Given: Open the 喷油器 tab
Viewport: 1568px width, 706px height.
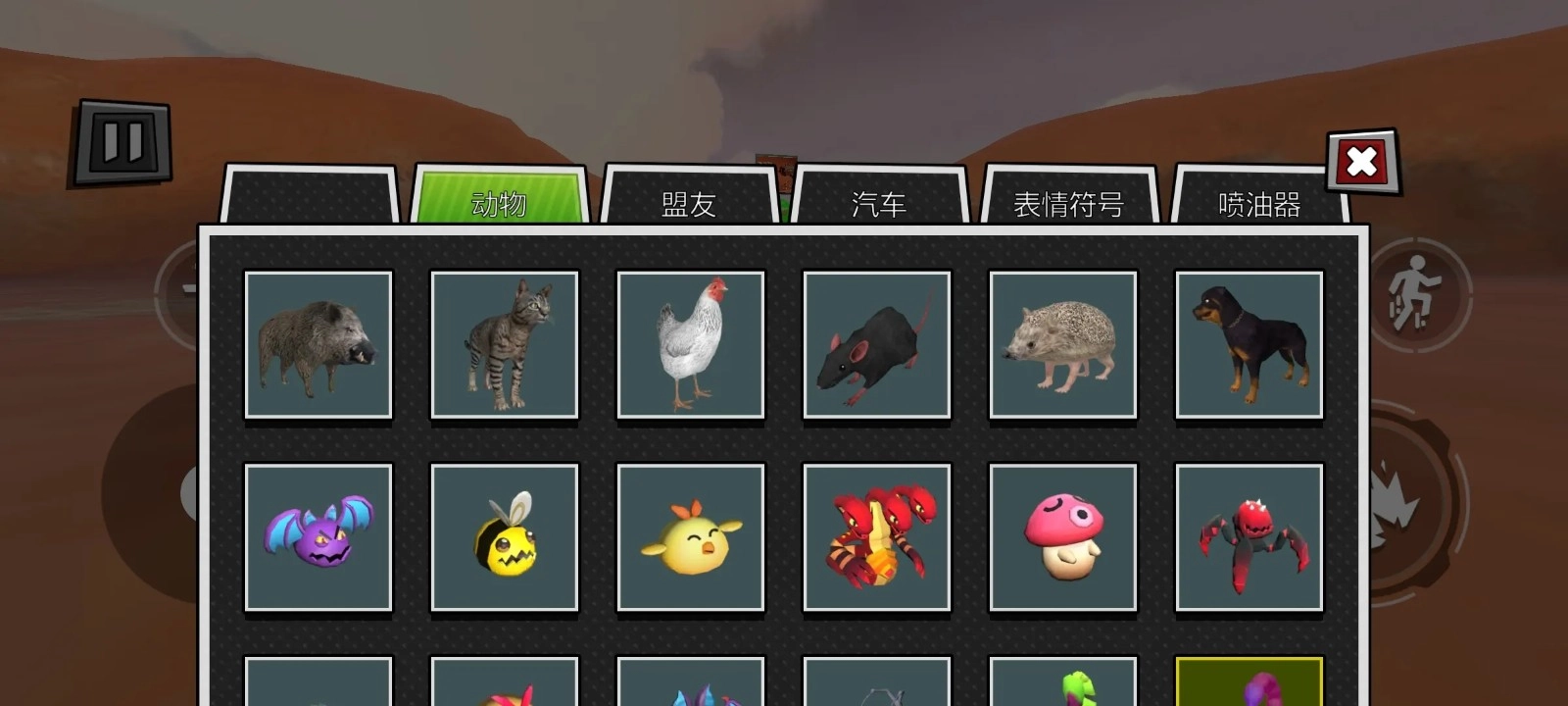Looking at the screenshot, I should click(x=1257, y=204).
